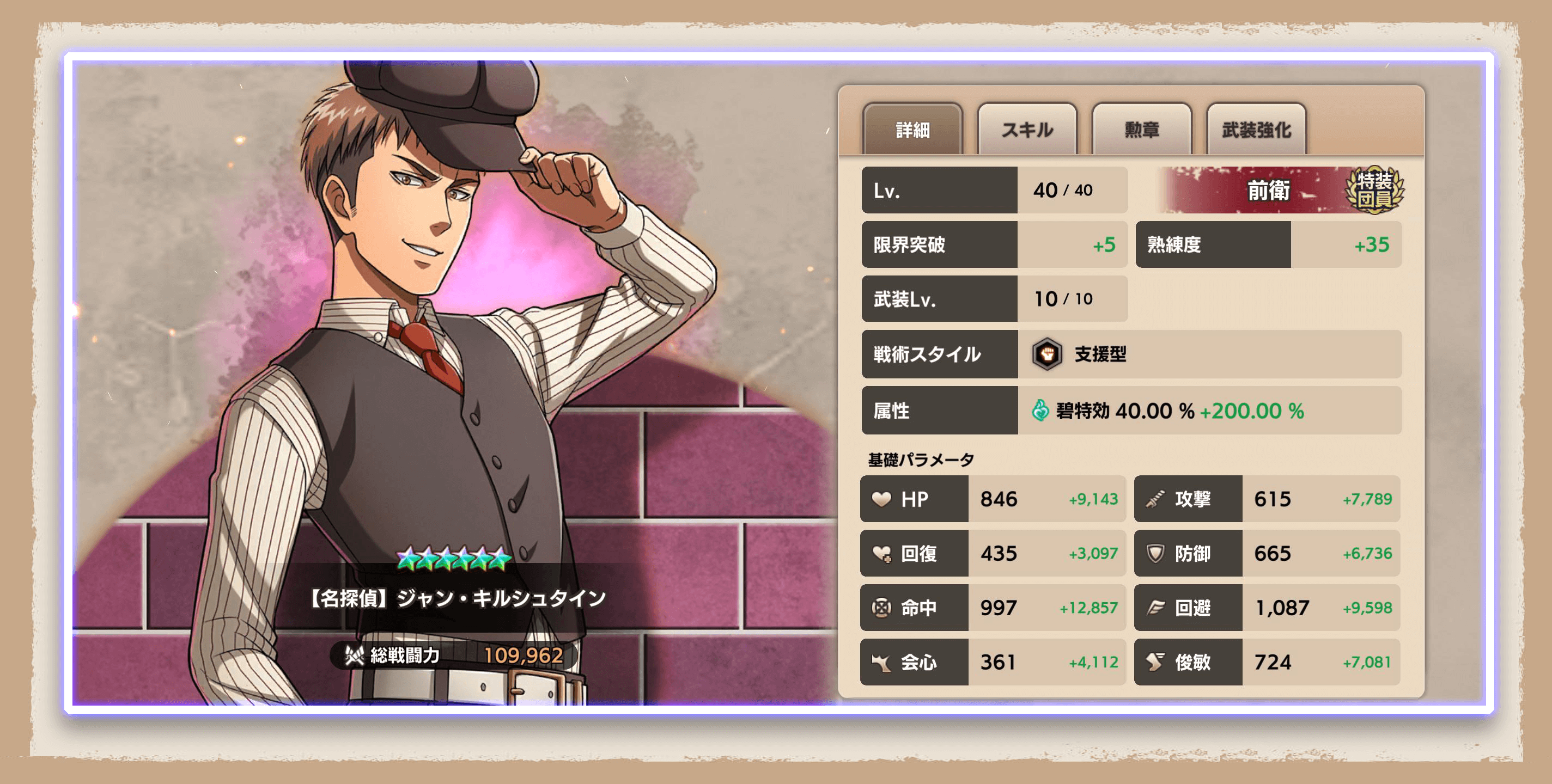Open the スキル skills tab
1552x784 pixels.
tap(1027, 130)
